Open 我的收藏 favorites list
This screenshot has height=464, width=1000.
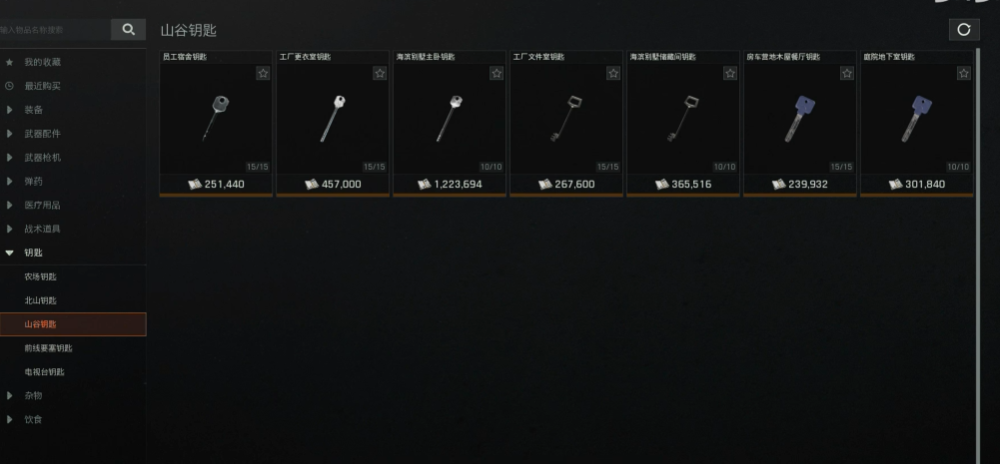(x=43, y=62)
